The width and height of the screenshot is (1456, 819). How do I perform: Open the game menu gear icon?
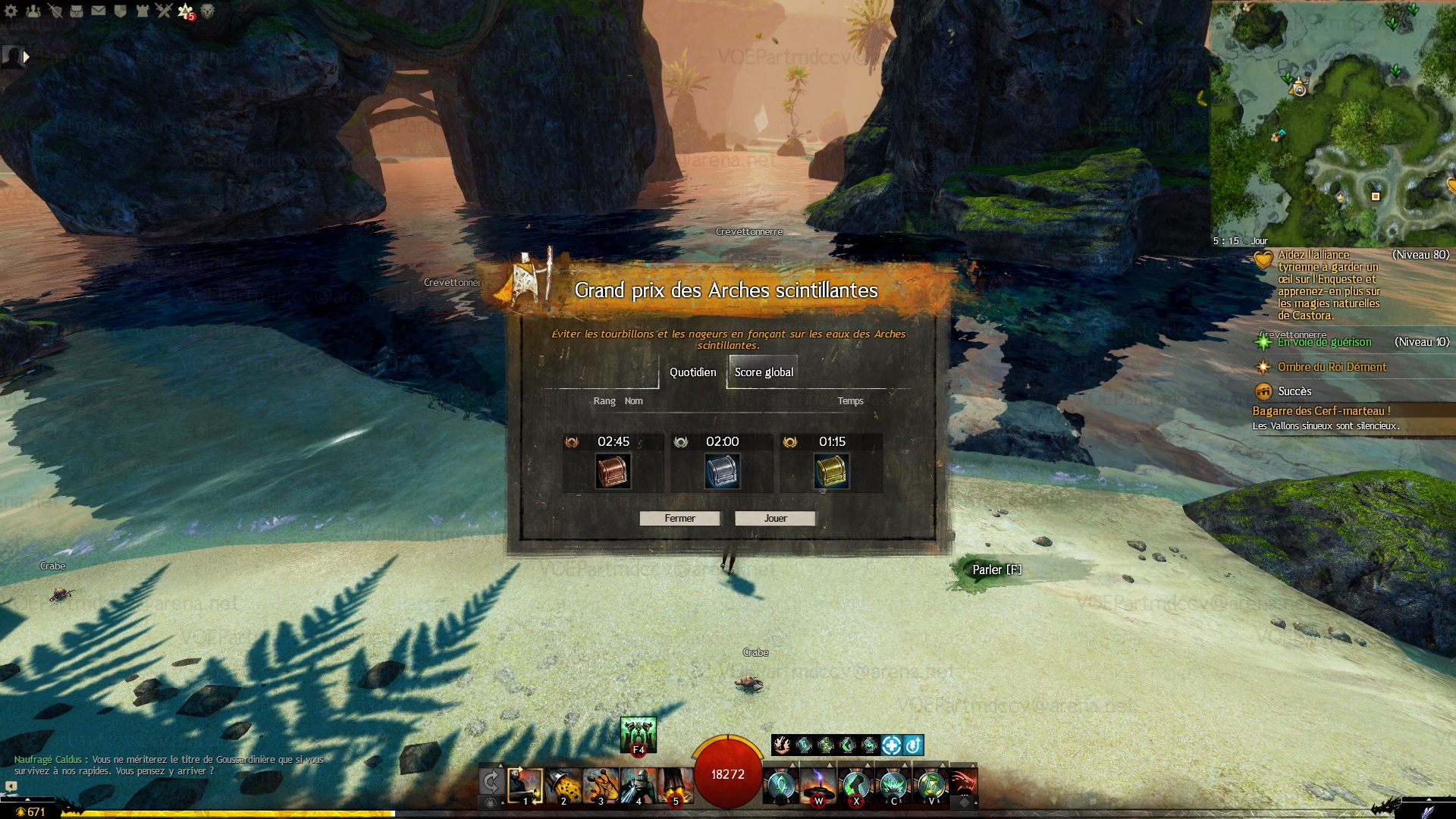[11, 11]
